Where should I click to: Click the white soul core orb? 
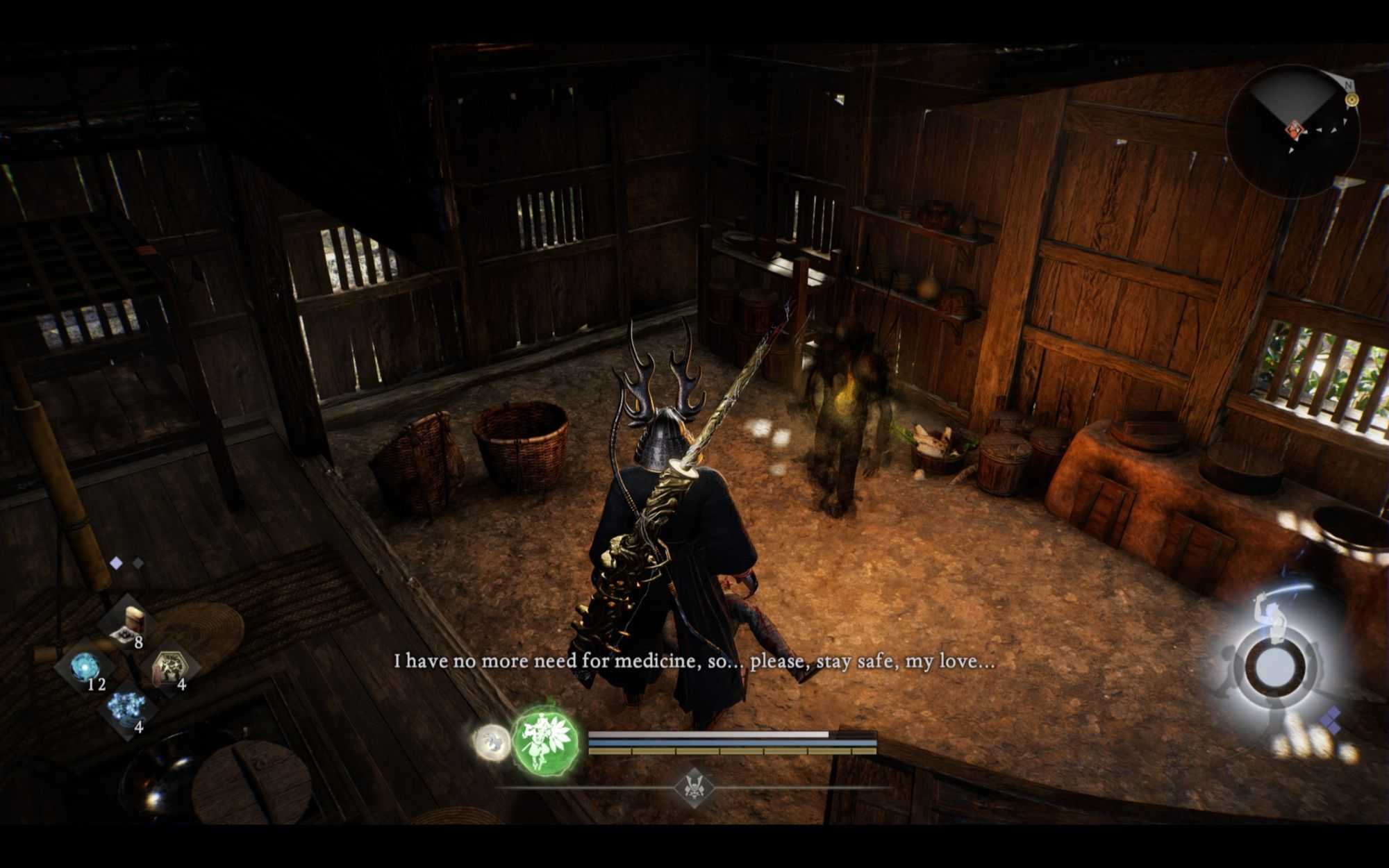click(x=492, y=740)
